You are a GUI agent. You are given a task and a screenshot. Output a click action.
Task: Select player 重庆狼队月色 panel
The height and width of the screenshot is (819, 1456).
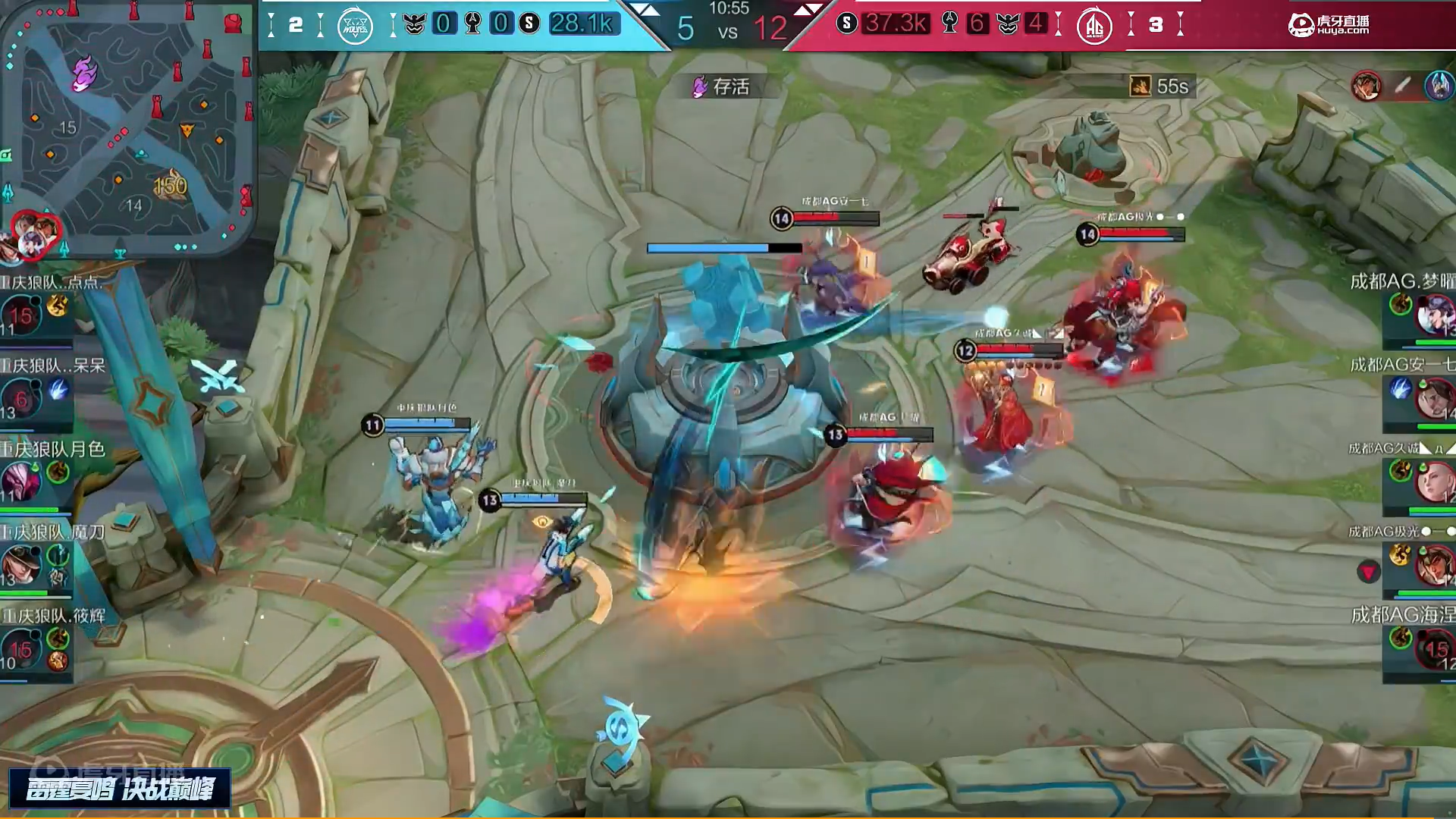click(38, 474)
